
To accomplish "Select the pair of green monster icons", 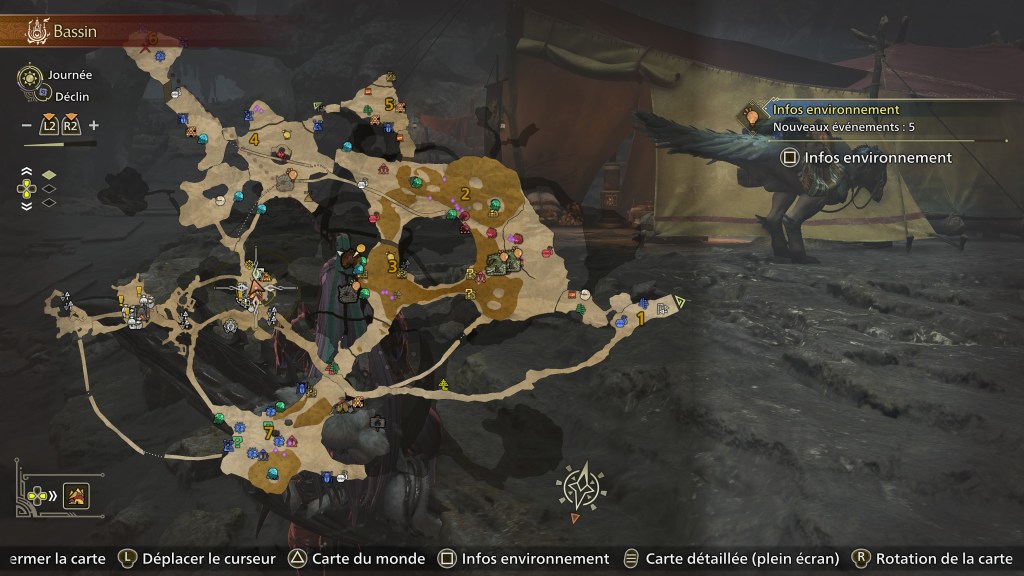I will pos(500,263).
